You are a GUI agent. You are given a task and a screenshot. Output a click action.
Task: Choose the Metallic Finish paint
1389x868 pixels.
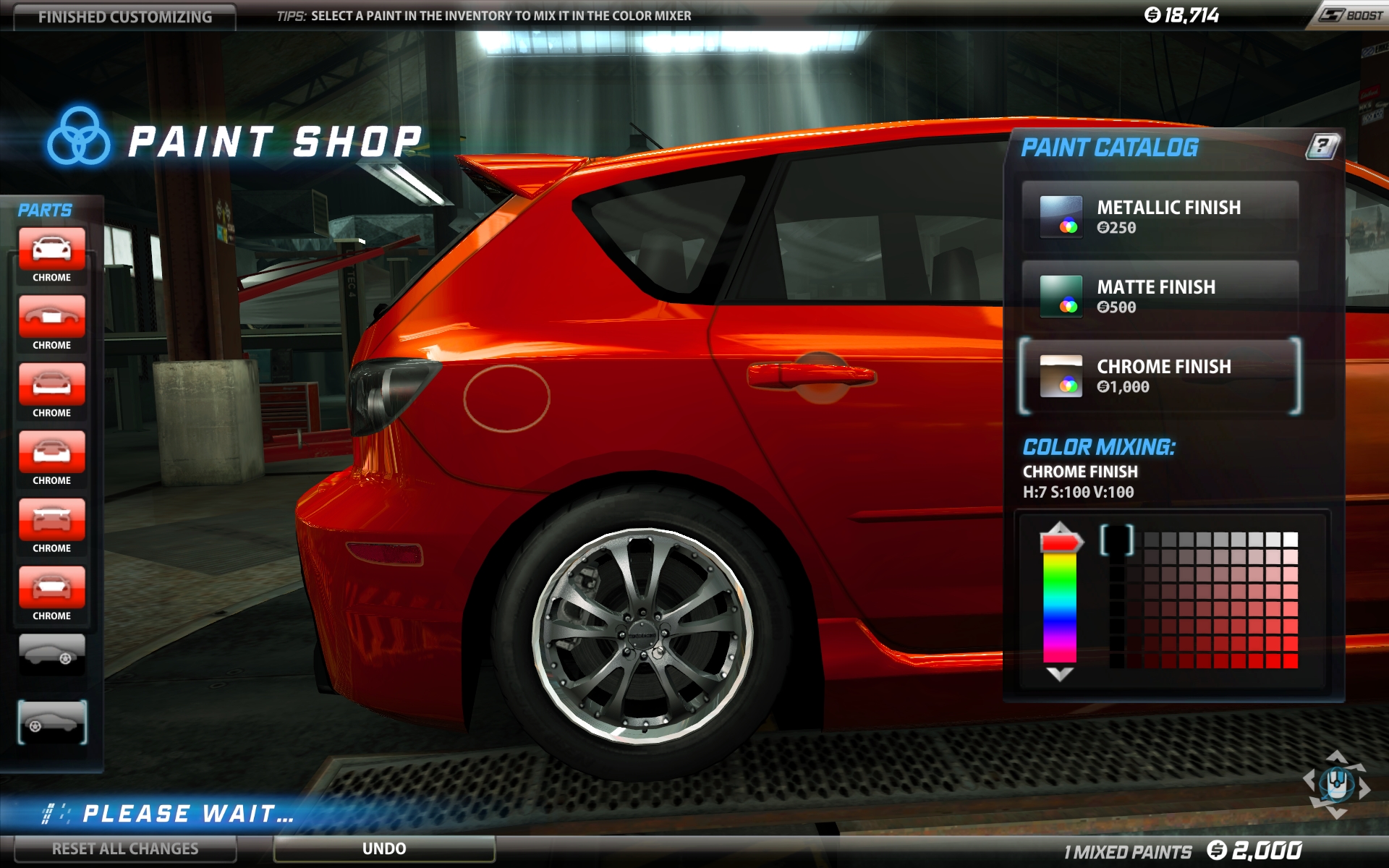1160,217
